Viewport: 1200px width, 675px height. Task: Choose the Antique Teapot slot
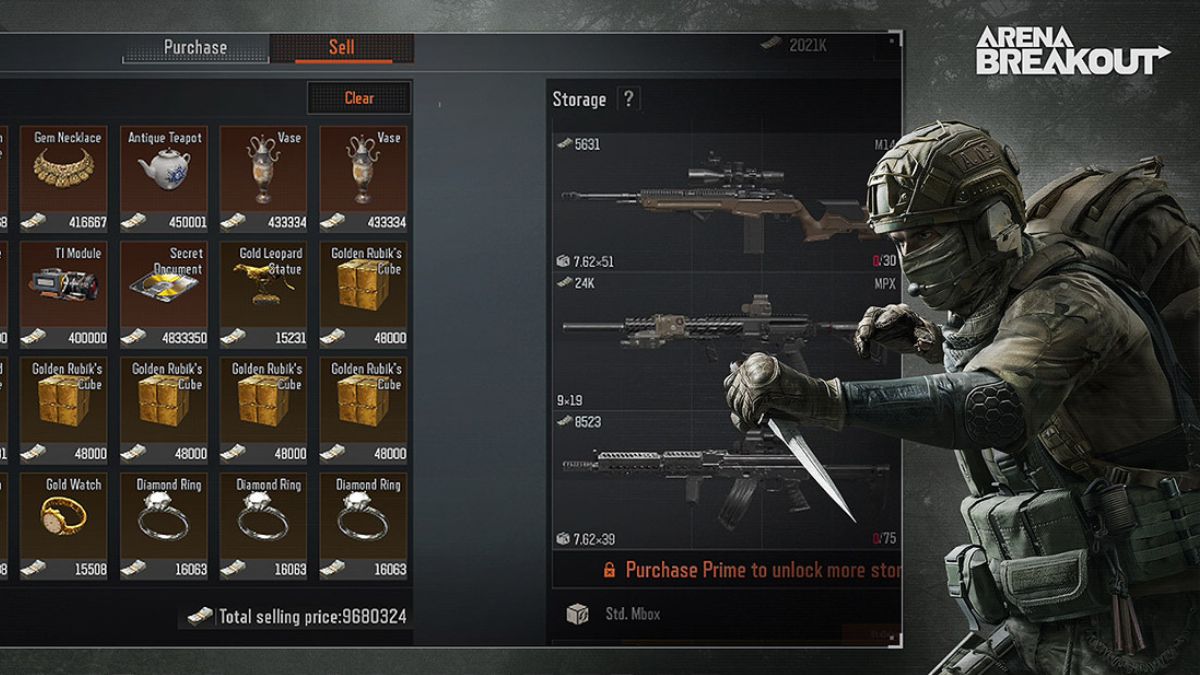(x=164, y=178)
